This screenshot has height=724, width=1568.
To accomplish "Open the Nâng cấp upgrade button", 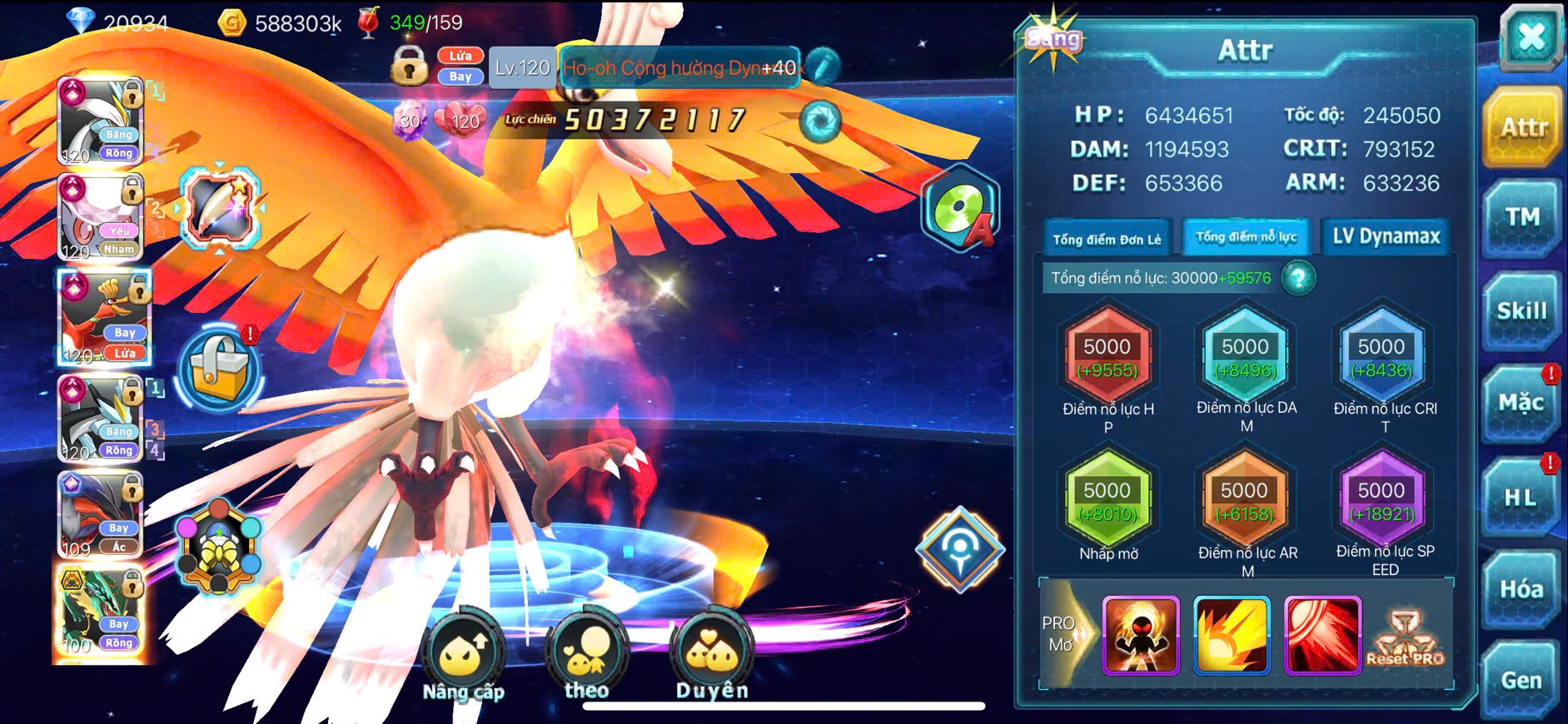I will (x=463, y=657).
